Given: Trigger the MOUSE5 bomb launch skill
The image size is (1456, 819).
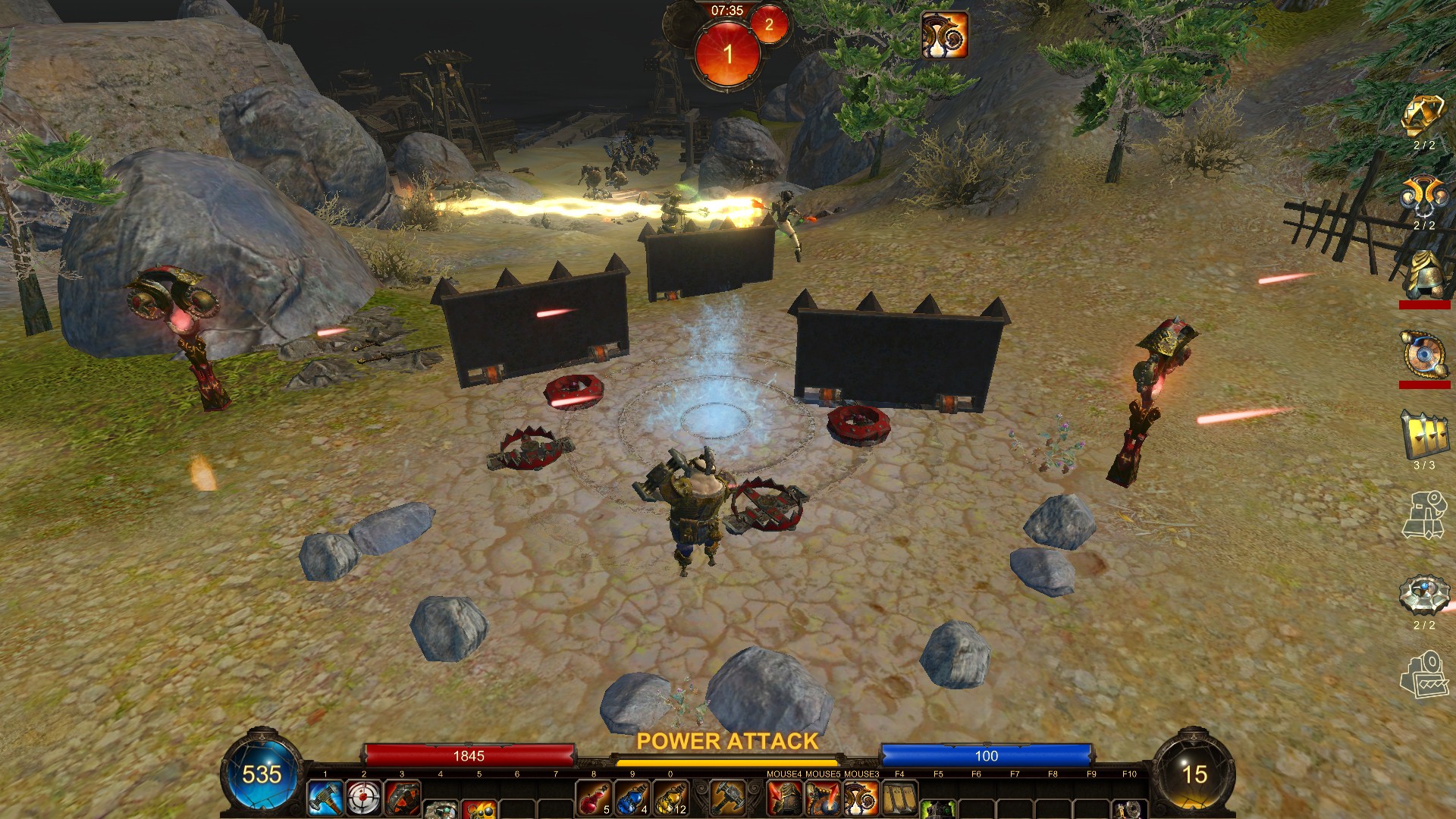Looking at the screenshot, I should click(x=823, y=798).
